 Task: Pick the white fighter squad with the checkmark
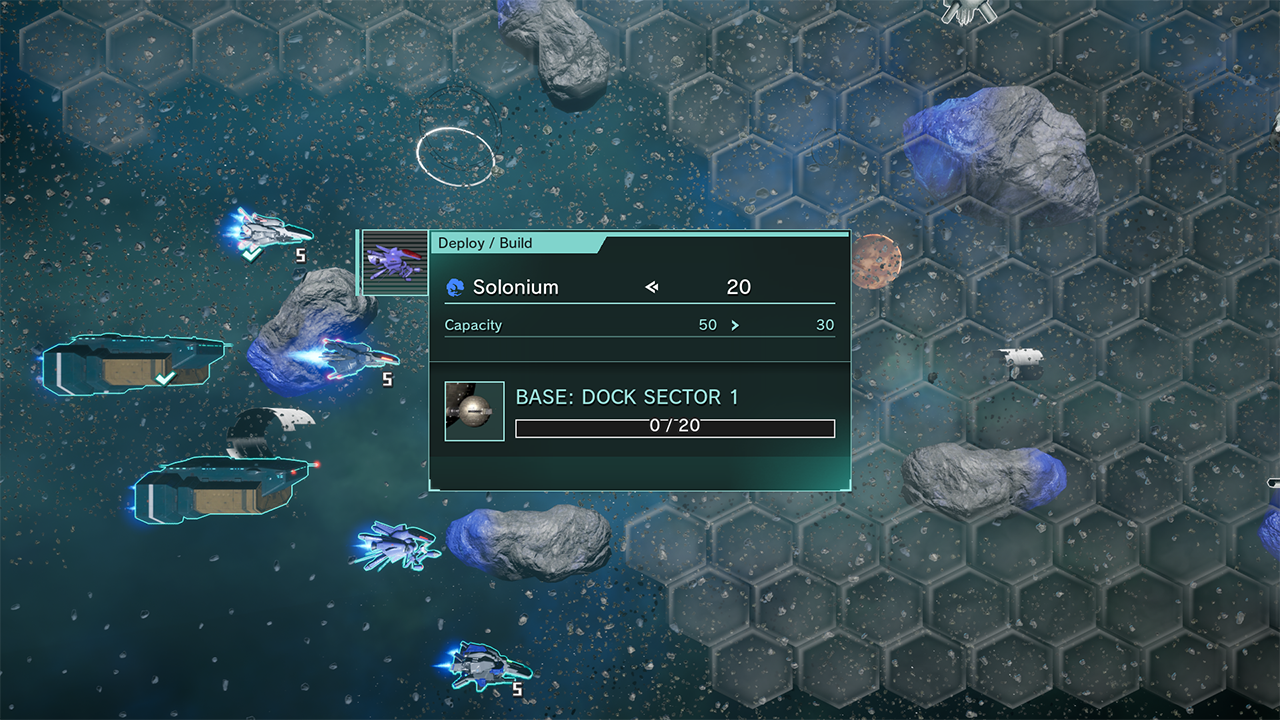coord(266,233)
